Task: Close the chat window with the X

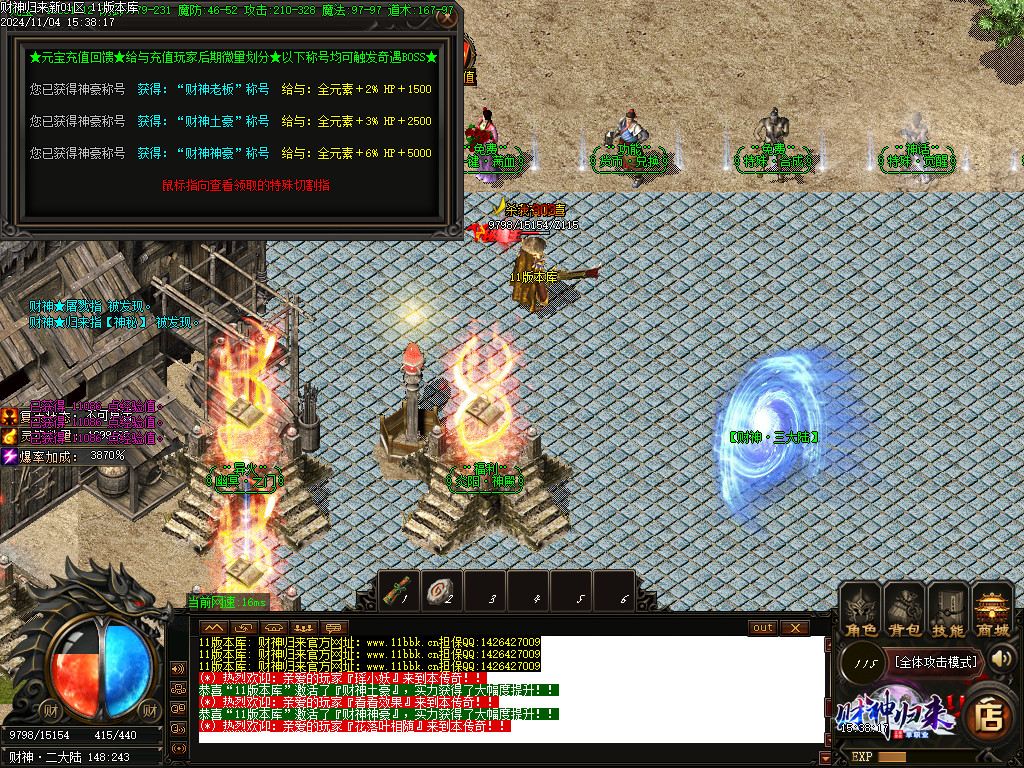Action: tap(794, 627)
